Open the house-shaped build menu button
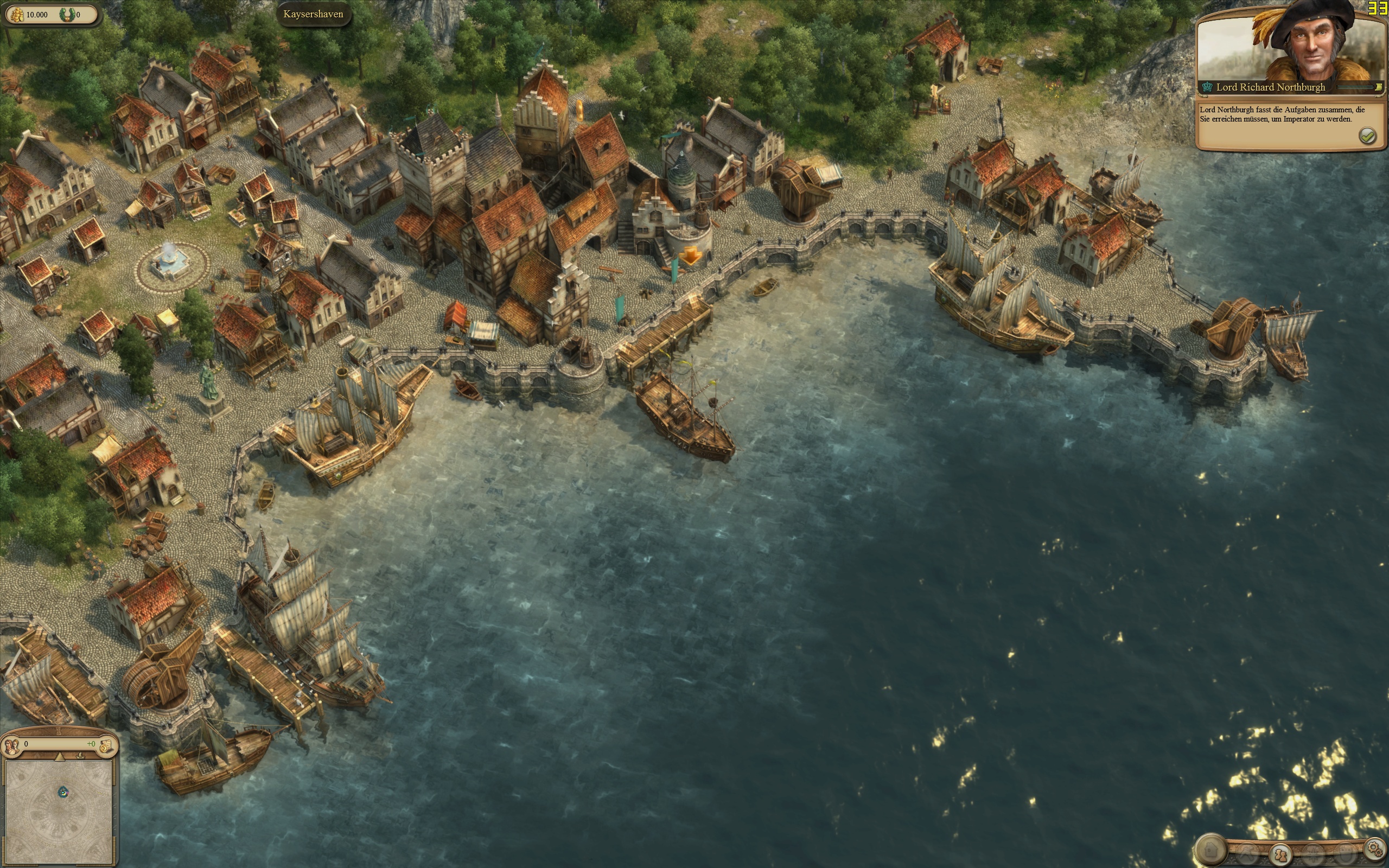1389x868 pixels. click(1211, 848)
